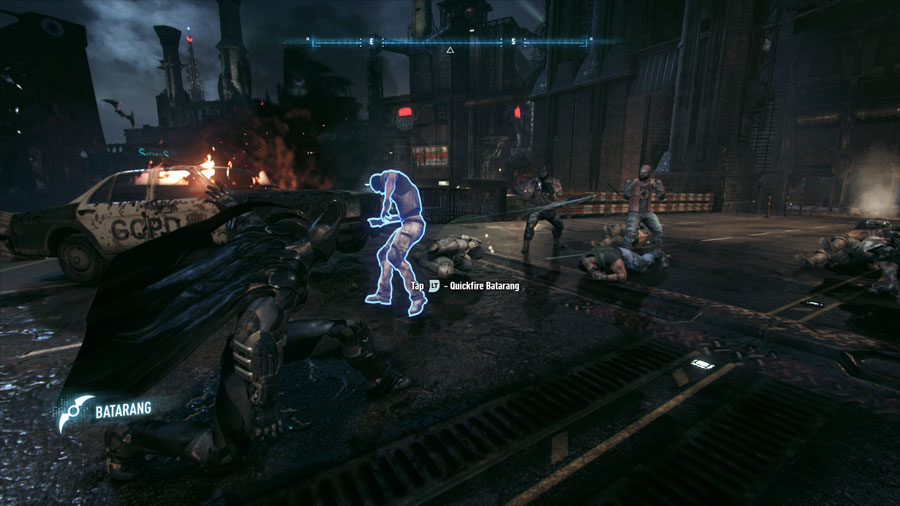Click the compass bar objective marker
This screenshot has height=506, width=900.
point(450,49)
